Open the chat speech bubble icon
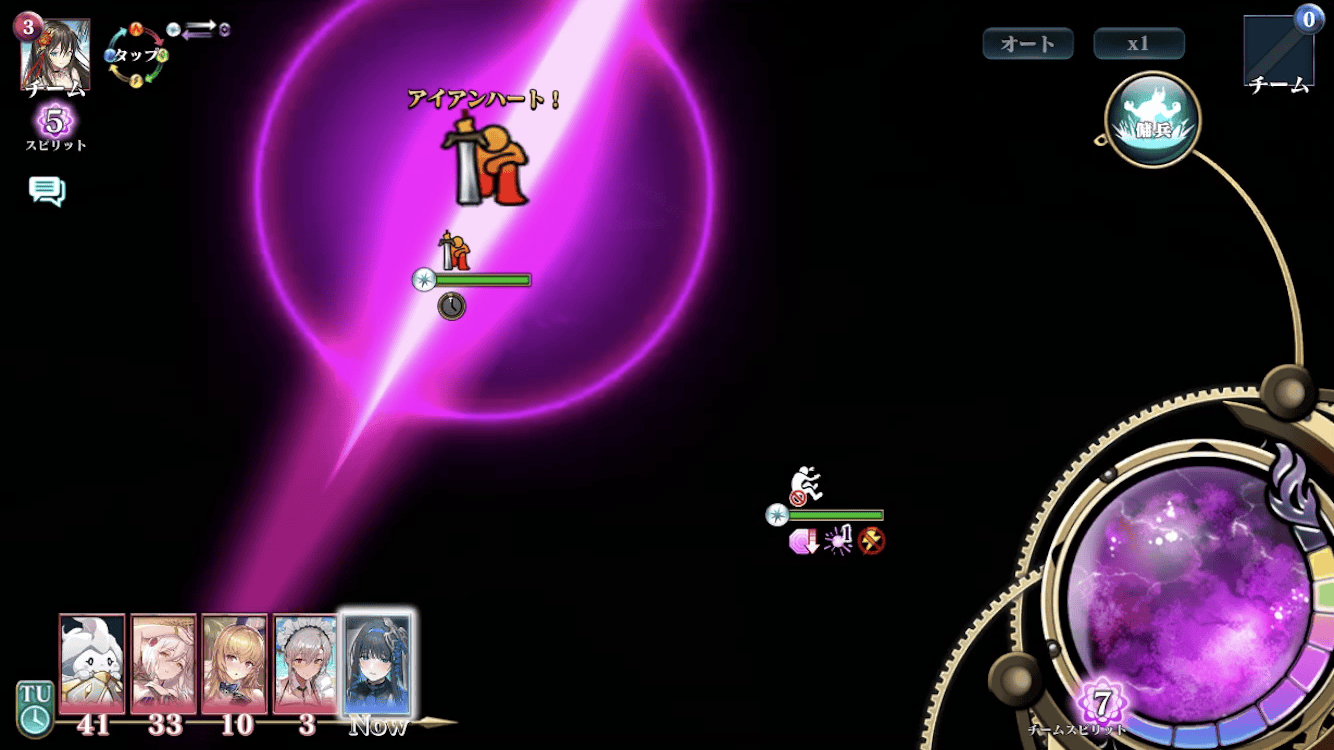 (47, 190)
